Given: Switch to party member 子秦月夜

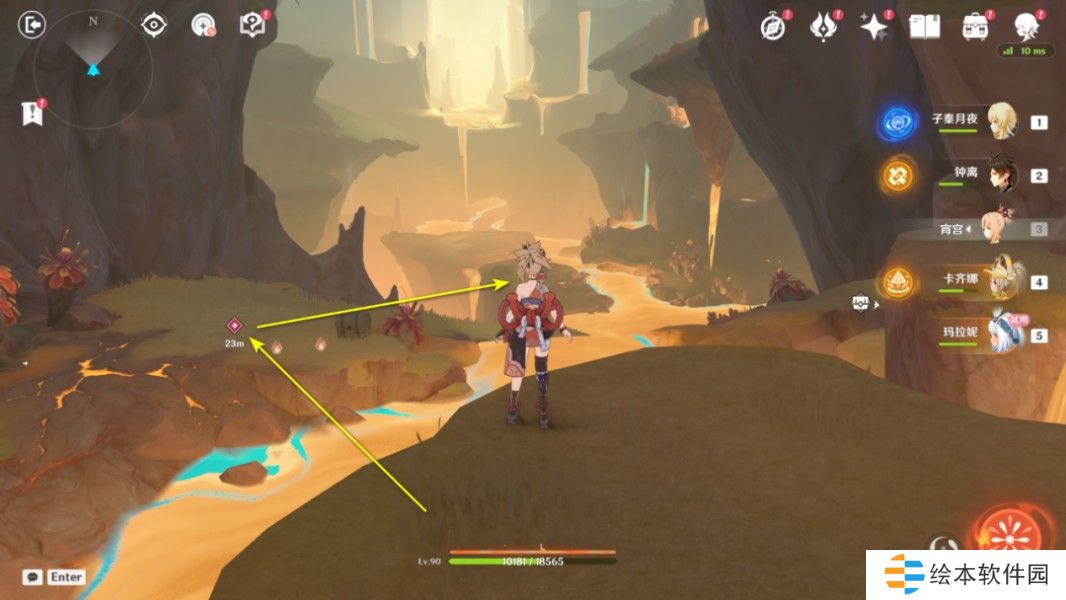Looking at the screenshot, I should [x=1000, y=122].
